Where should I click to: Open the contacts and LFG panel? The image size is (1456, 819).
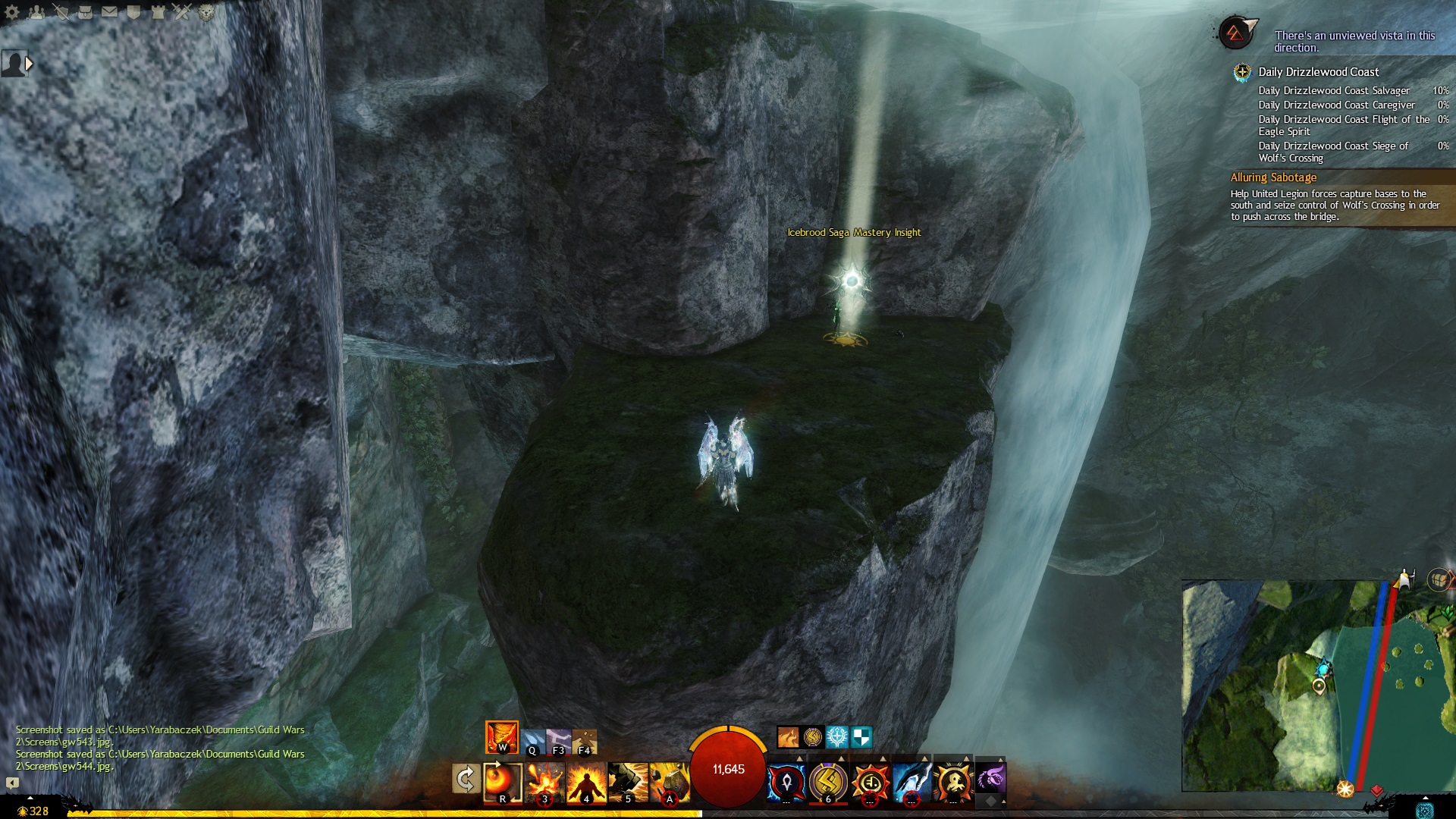[x=36, y=12]
